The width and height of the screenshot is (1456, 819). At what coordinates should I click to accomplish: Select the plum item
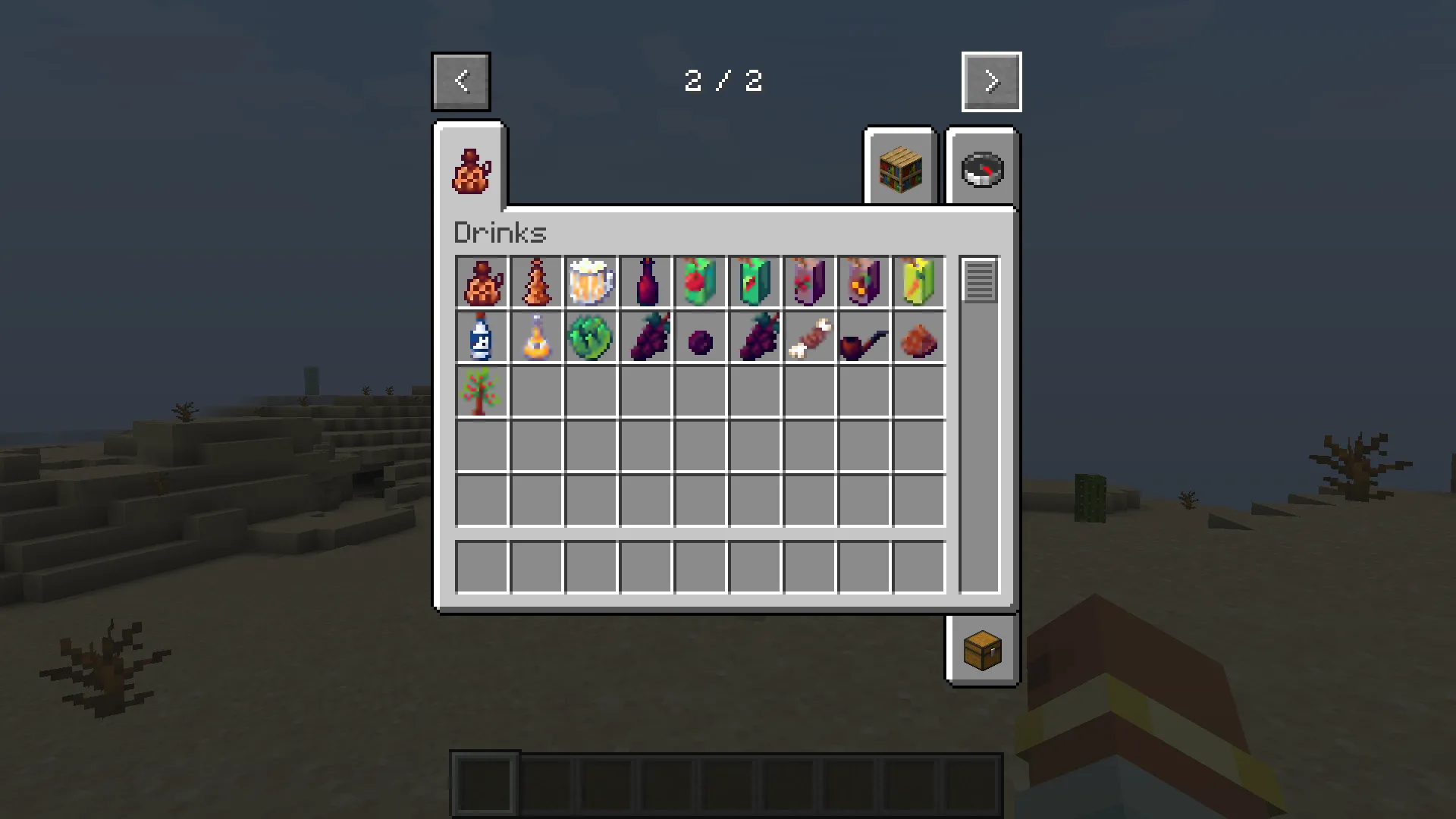click(x=701, y=337)
